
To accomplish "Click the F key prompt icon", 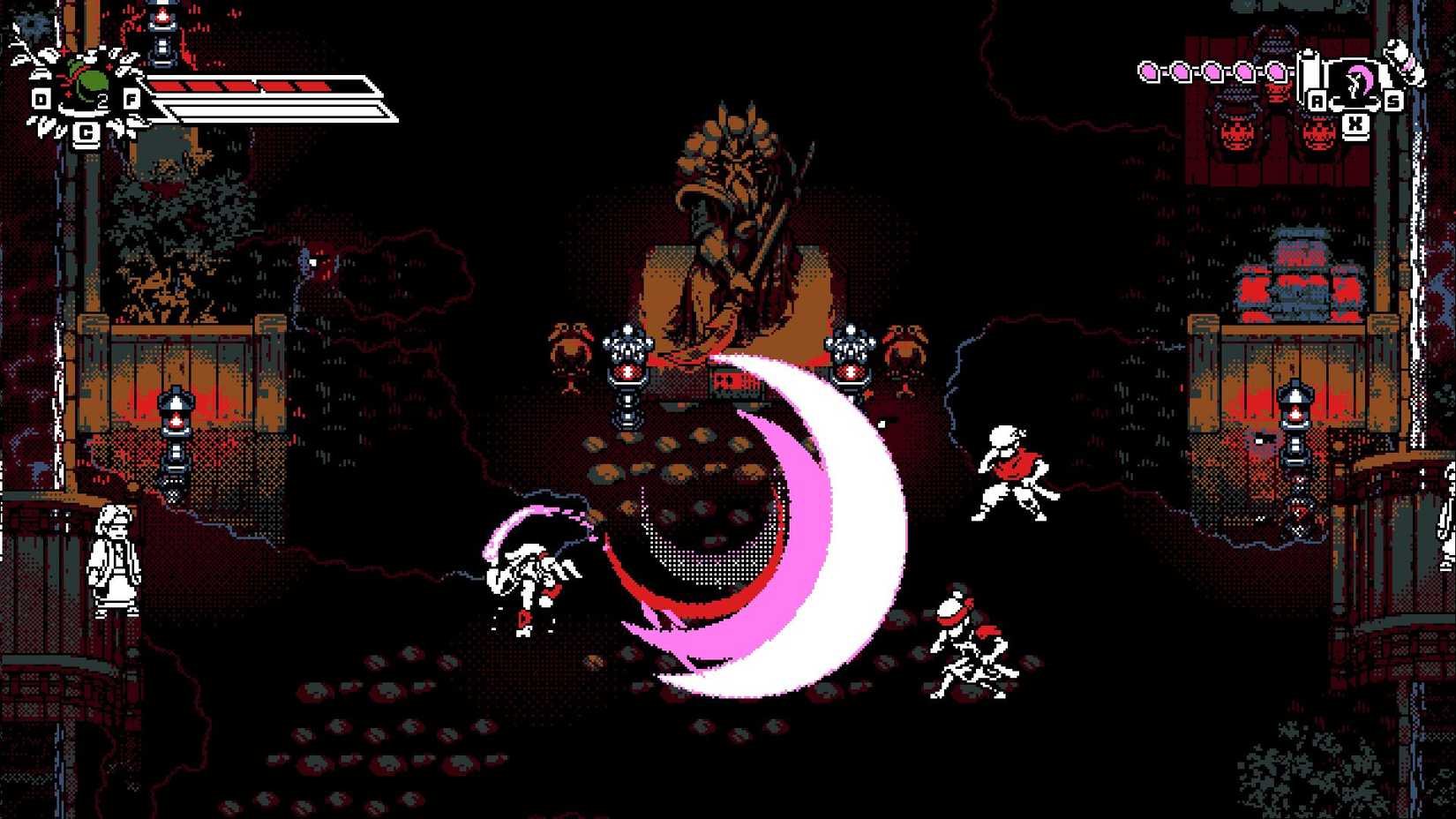I will [x=131, y=99].
